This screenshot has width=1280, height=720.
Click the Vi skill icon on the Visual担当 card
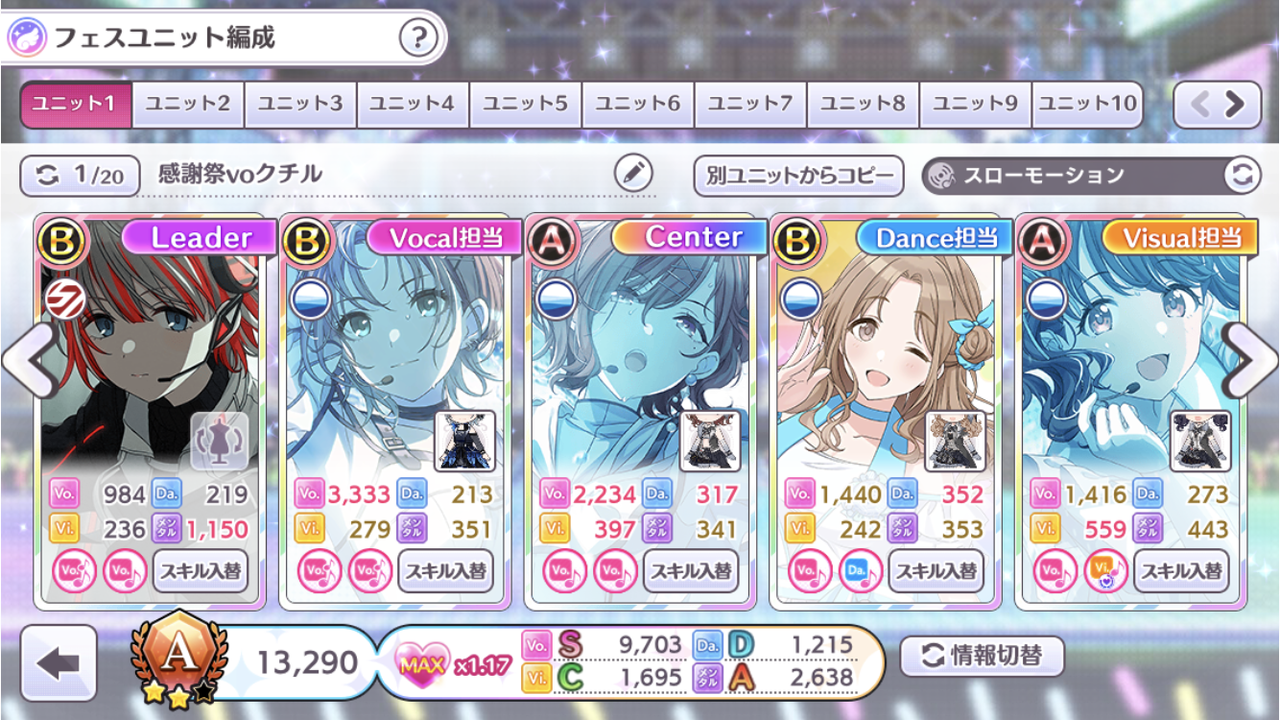click(1106, 570)
